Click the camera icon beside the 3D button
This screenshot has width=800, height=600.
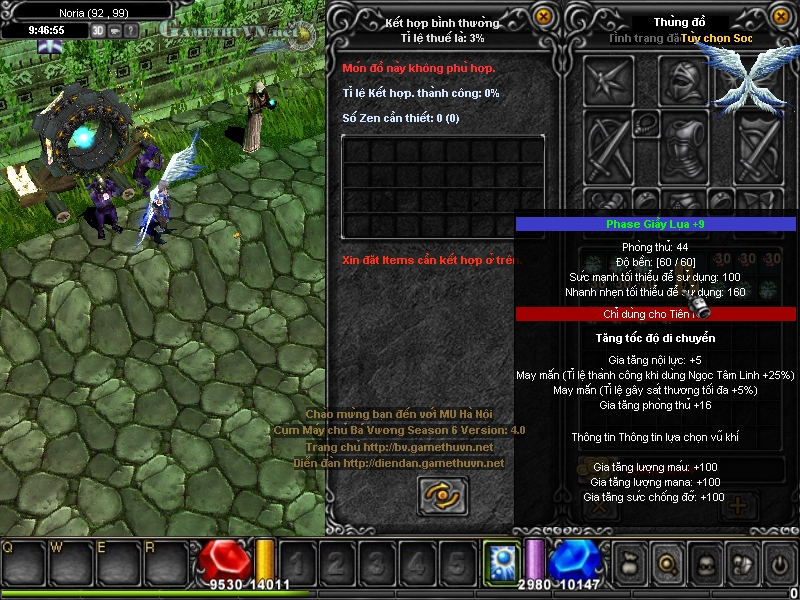tap(116, 30)
